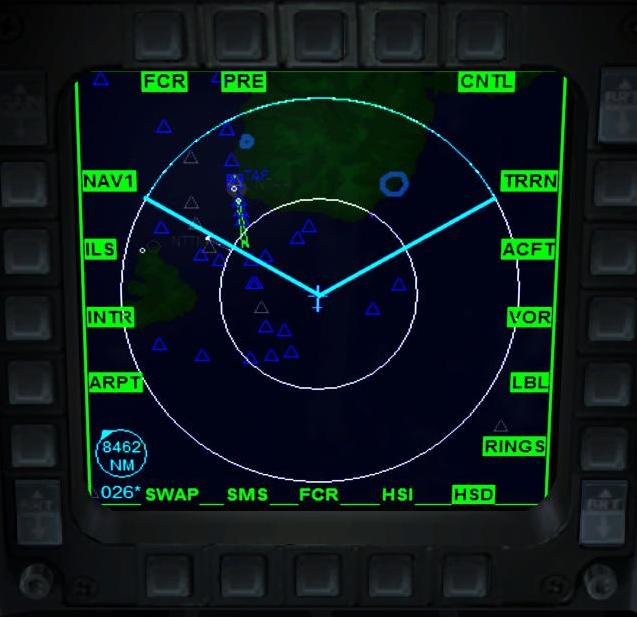Toggle the NAV1 route display

[x=109, y=181]
